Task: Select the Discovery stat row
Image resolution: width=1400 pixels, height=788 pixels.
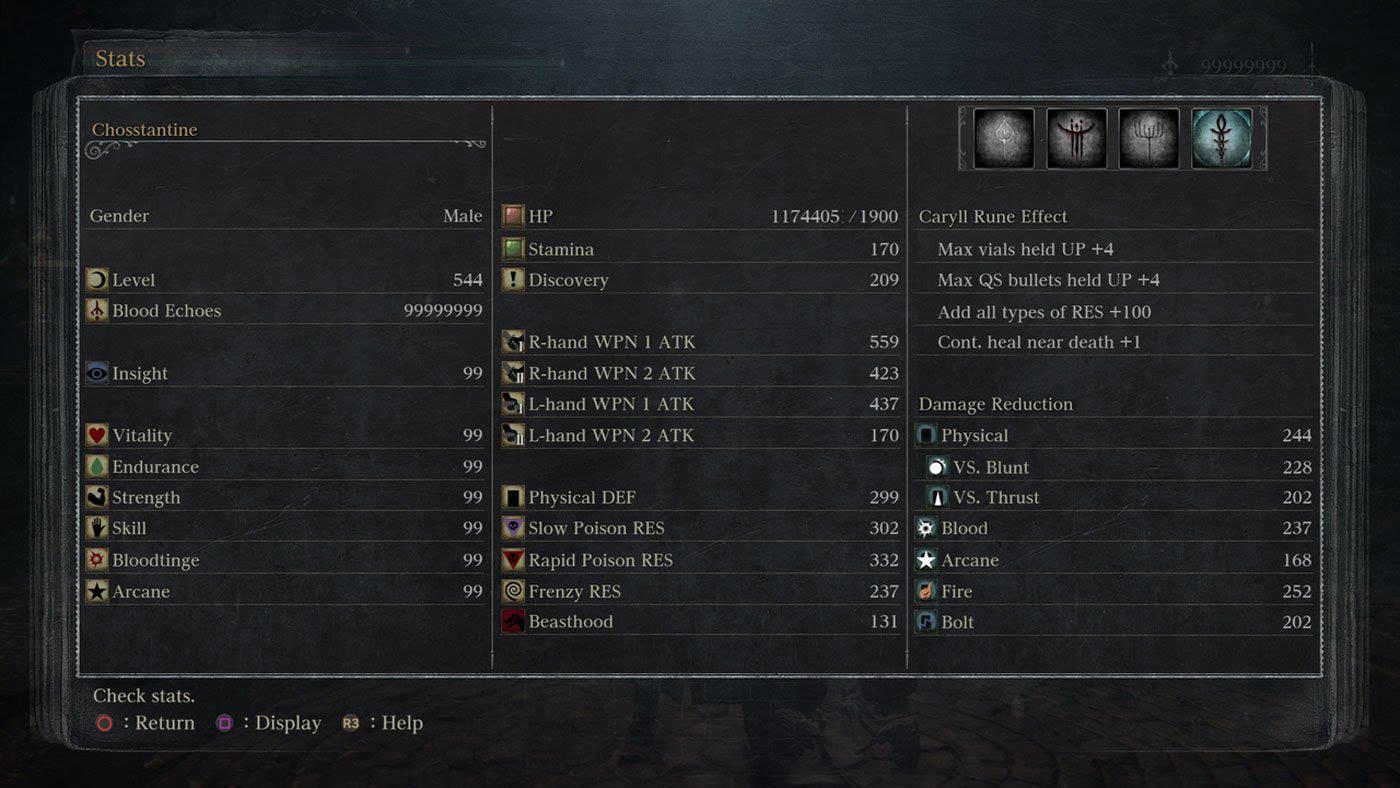Action: [700, 280]
